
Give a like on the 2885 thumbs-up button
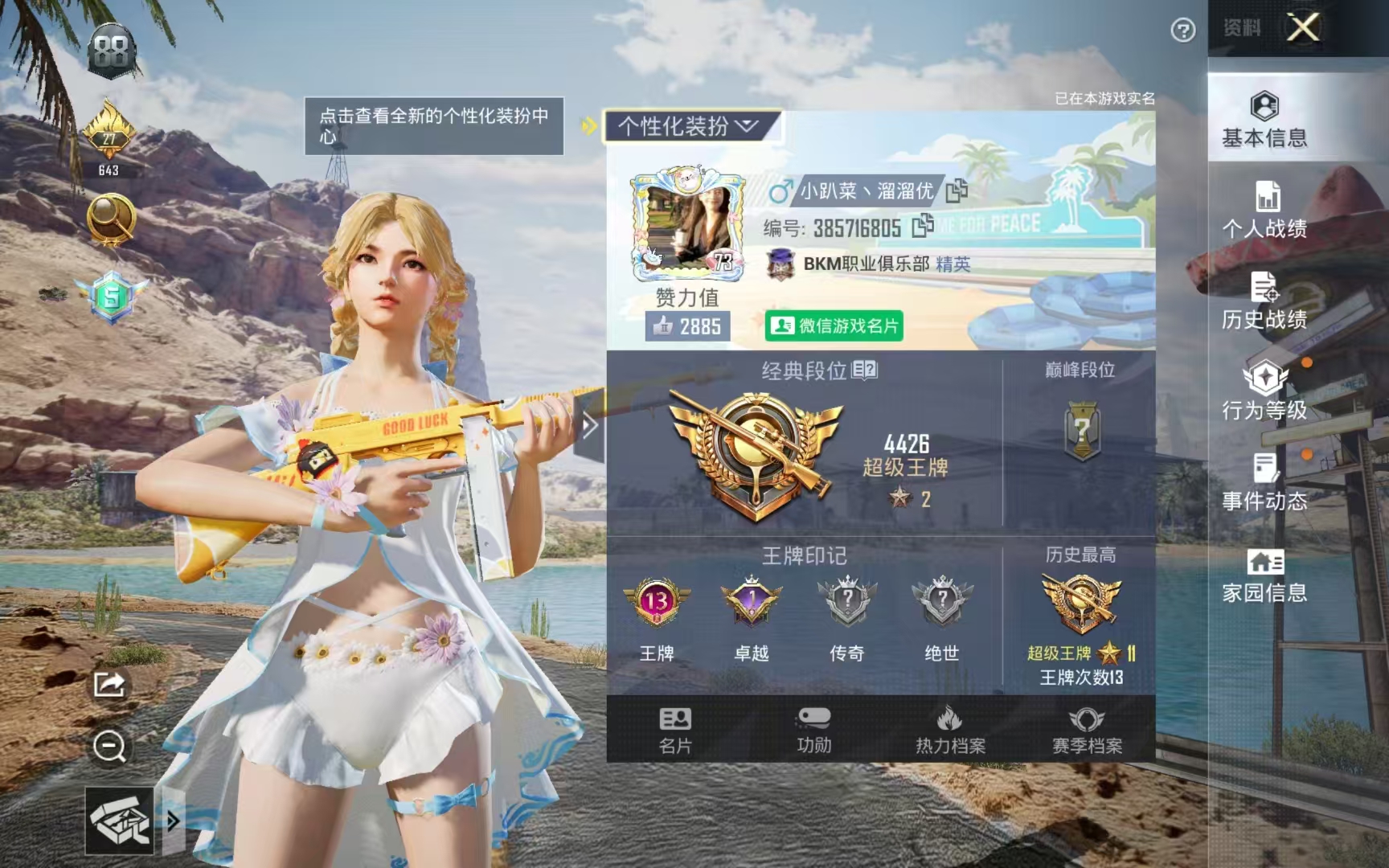687,326
